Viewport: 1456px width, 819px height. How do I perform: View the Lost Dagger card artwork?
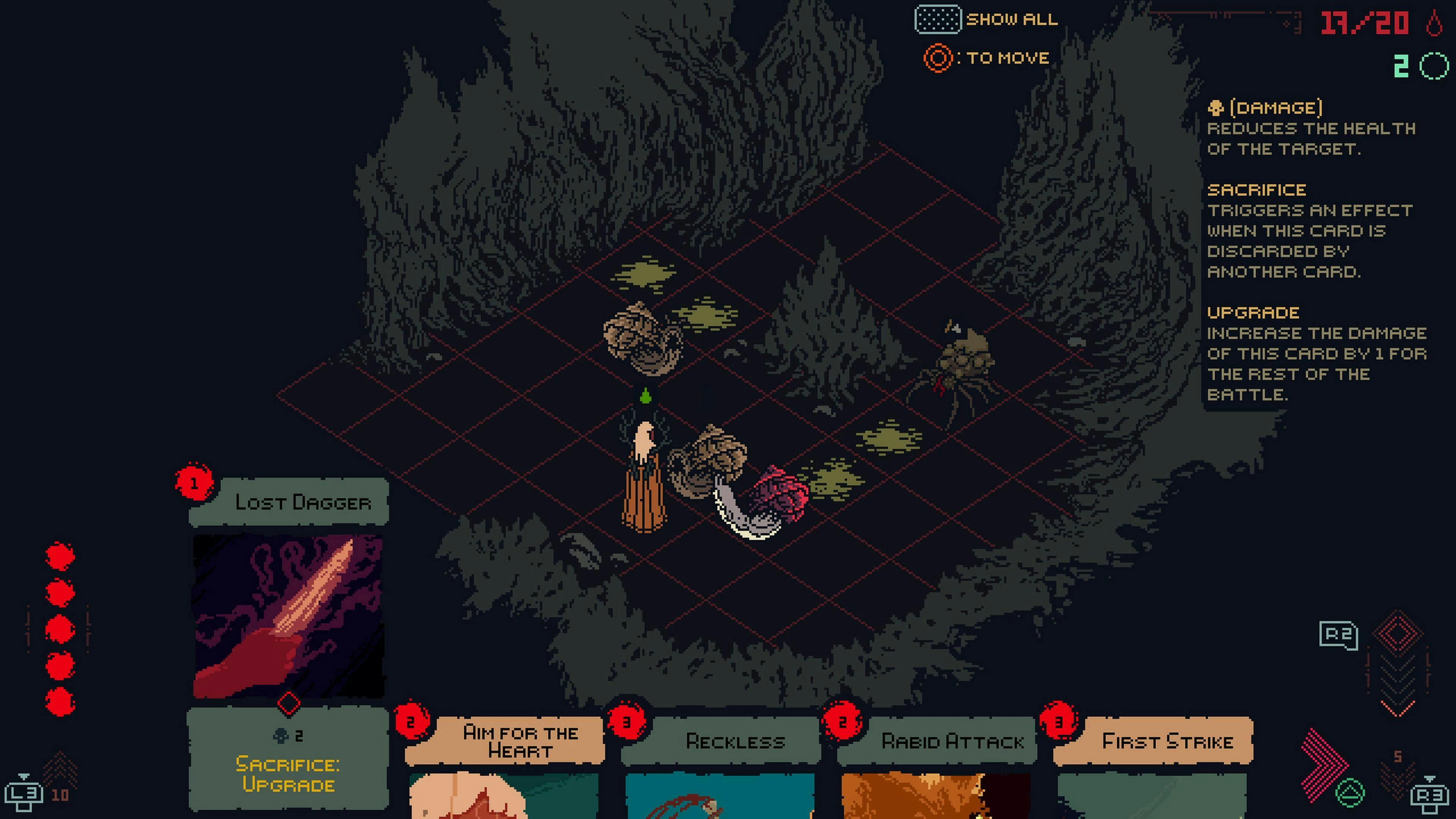tap(288, 616)
